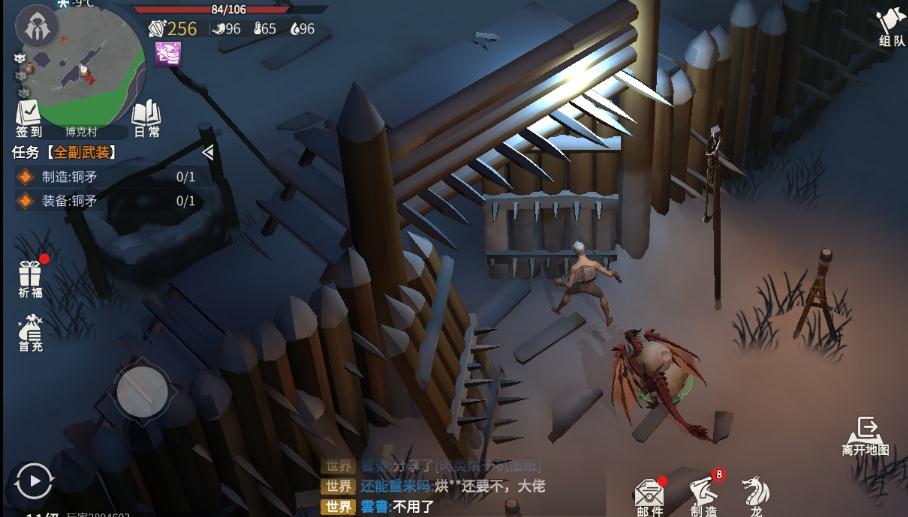Open the 龙 dragon menu
908x517 pixels.
tap(756, 494)
